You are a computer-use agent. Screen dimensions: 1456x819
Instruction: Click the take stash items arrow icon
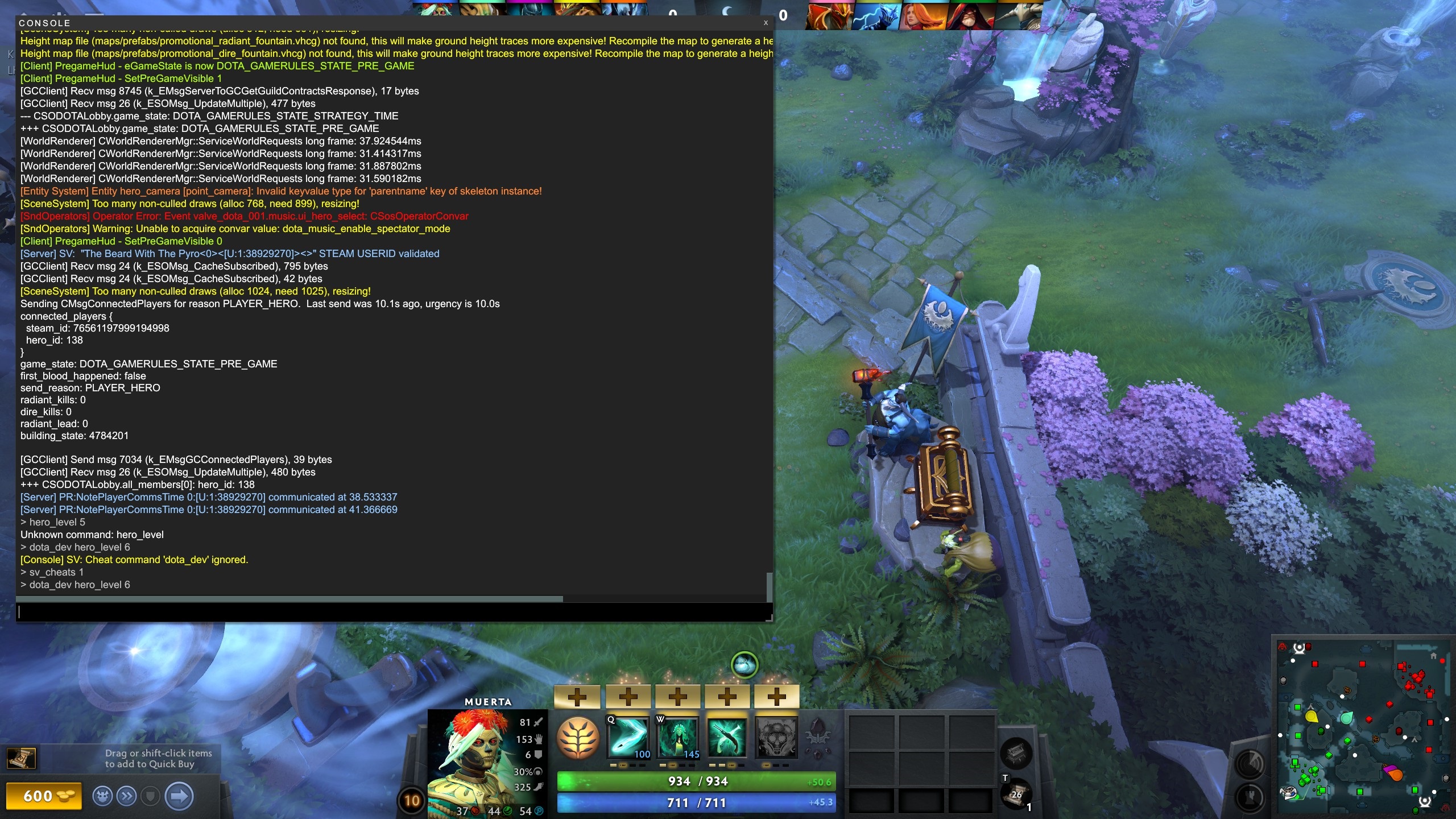click(178, 797)
